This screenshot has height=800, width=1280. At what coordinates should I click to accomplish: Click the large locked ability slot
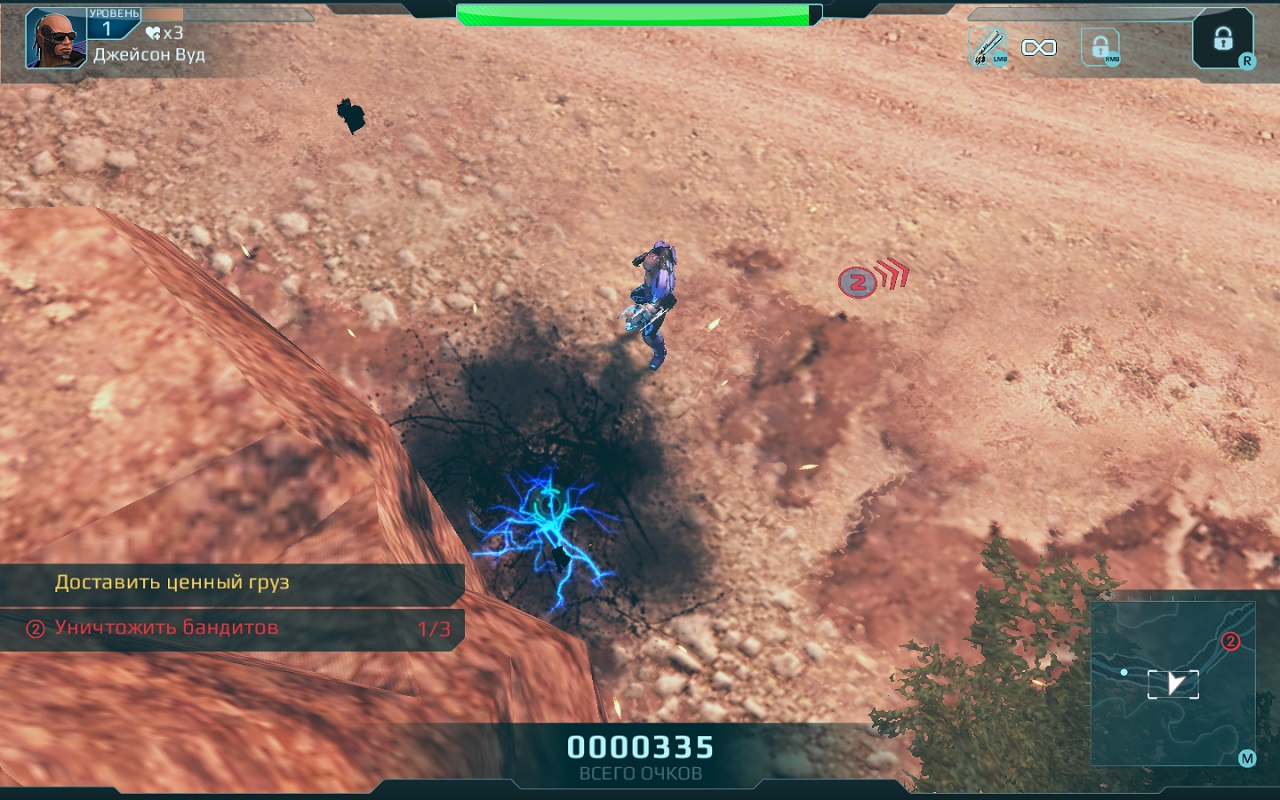(x=1222, y=39)
